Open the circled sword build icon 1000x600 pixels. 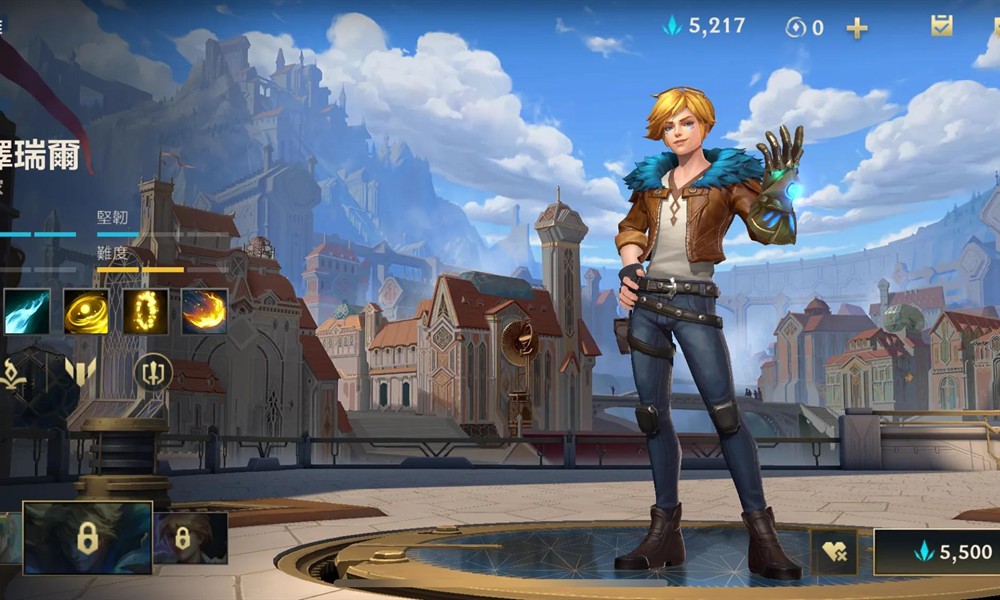click(153, 372)
